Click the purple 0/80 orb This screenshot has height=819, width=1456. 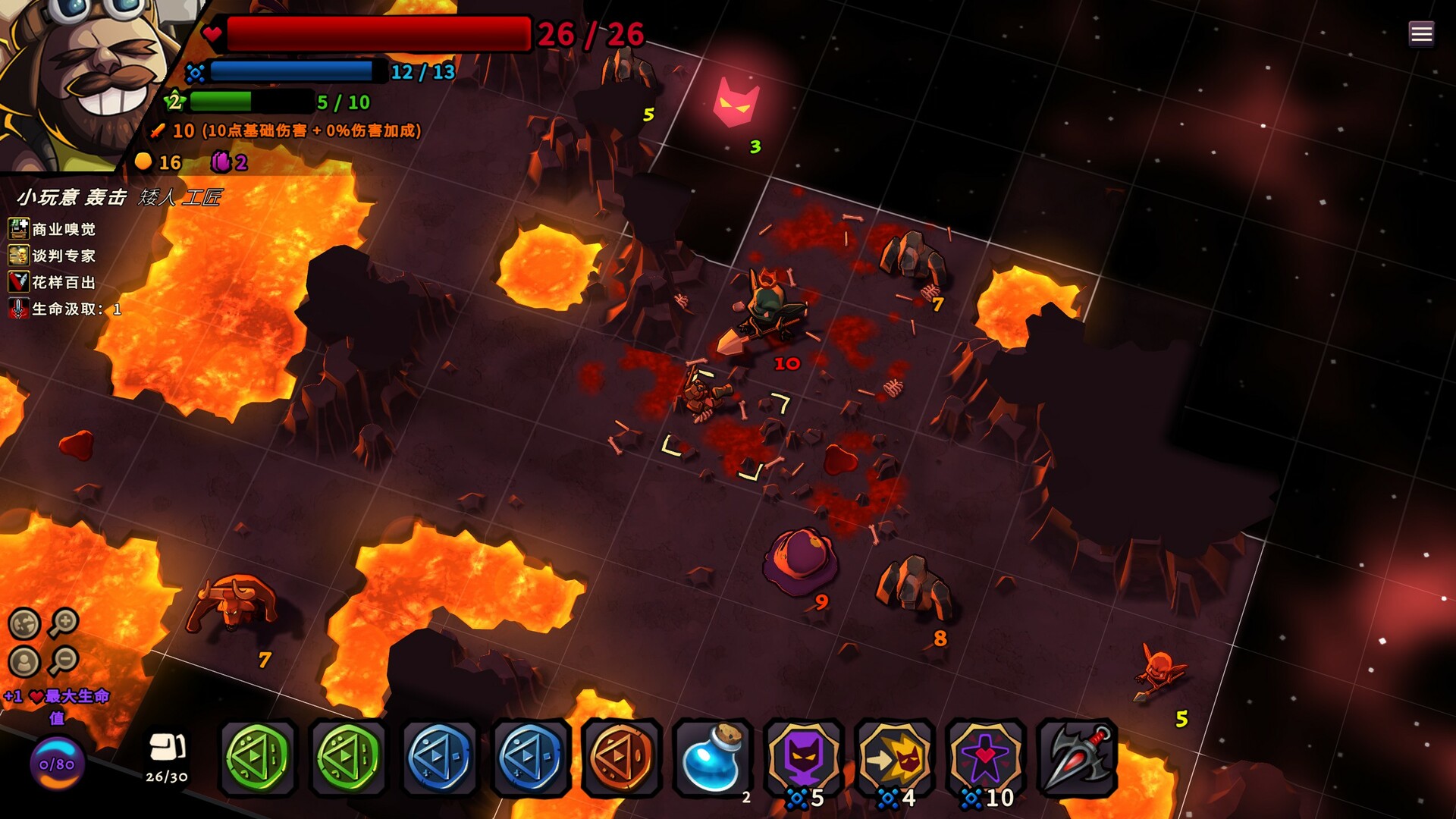click(x=57, y=764)
